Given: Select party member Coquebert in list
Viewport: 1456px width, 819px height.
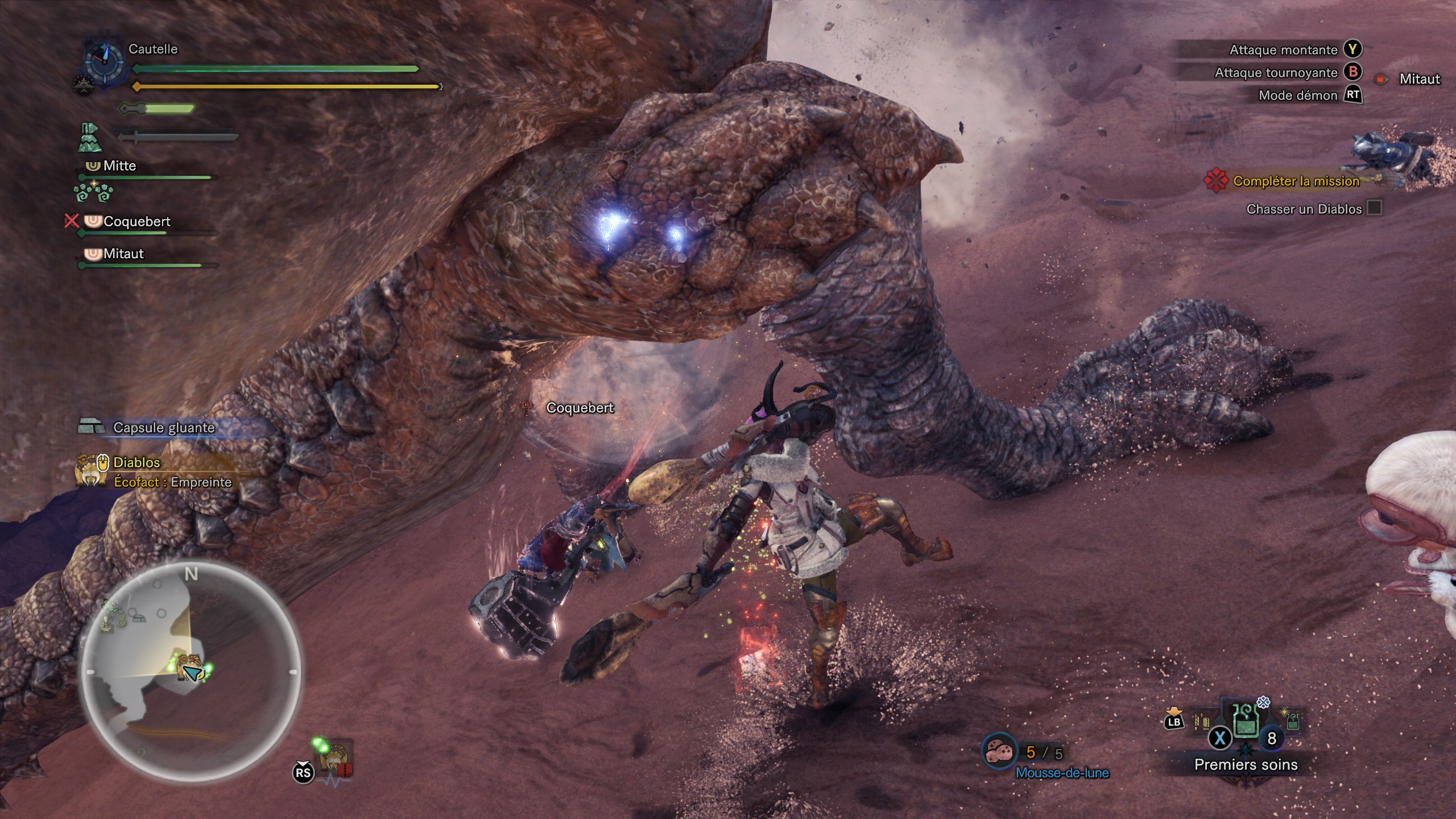Looking at the screenshot, I should click(136, 222).
